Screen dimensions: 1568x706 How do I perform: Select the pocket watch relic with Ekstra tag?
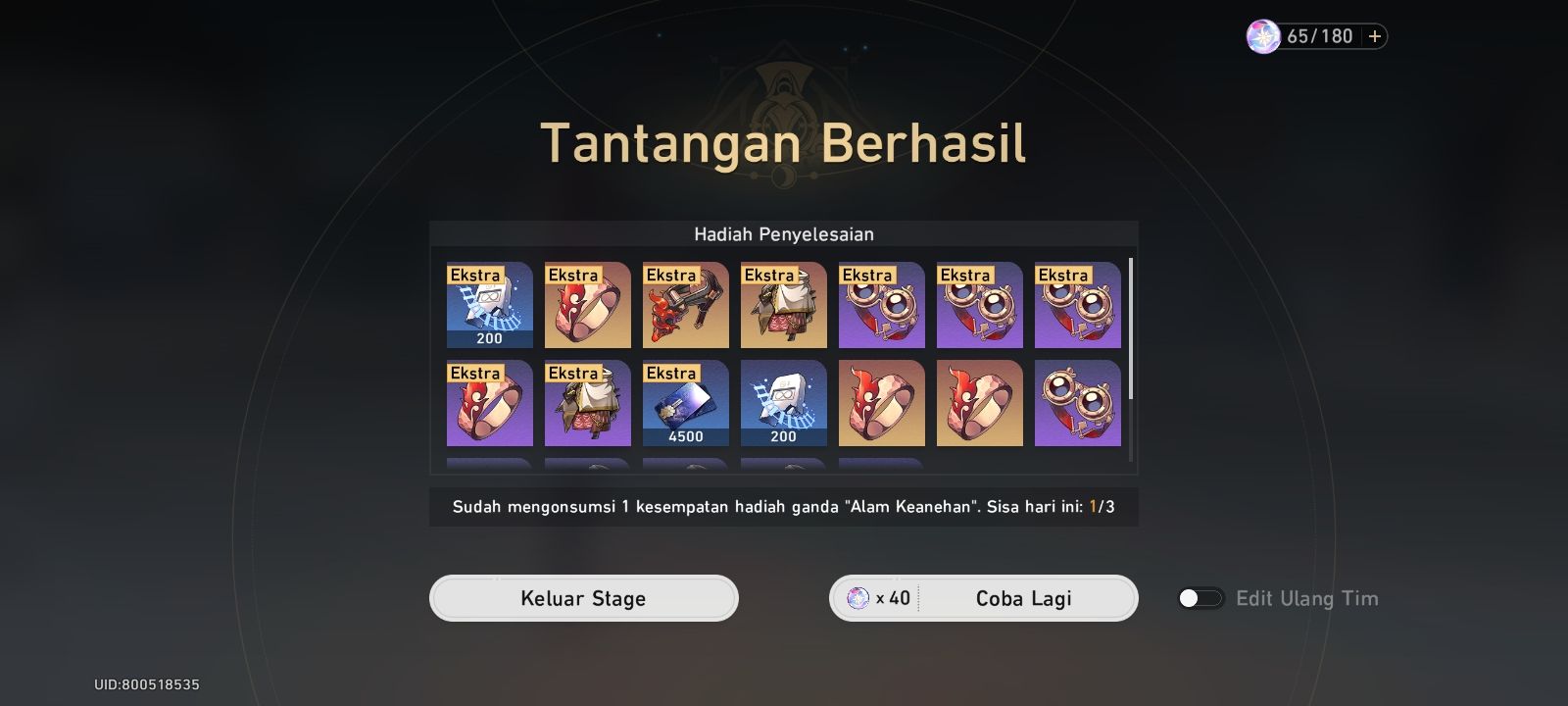[882, 305]
